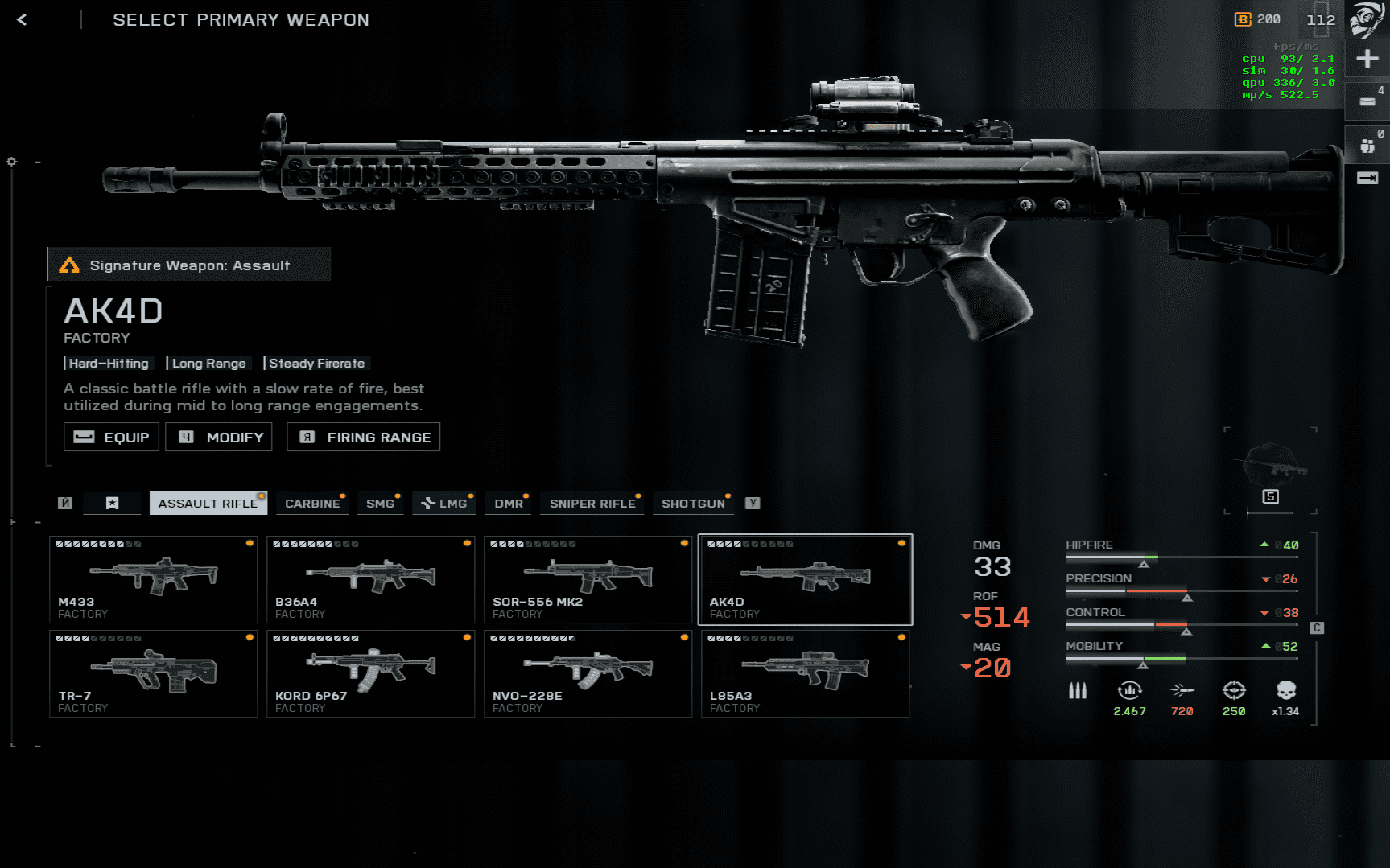Image resolution: width=1390 pixels, height=868 pixels.
Task: Open the SMG weapons tab
Action: (380, 503)
